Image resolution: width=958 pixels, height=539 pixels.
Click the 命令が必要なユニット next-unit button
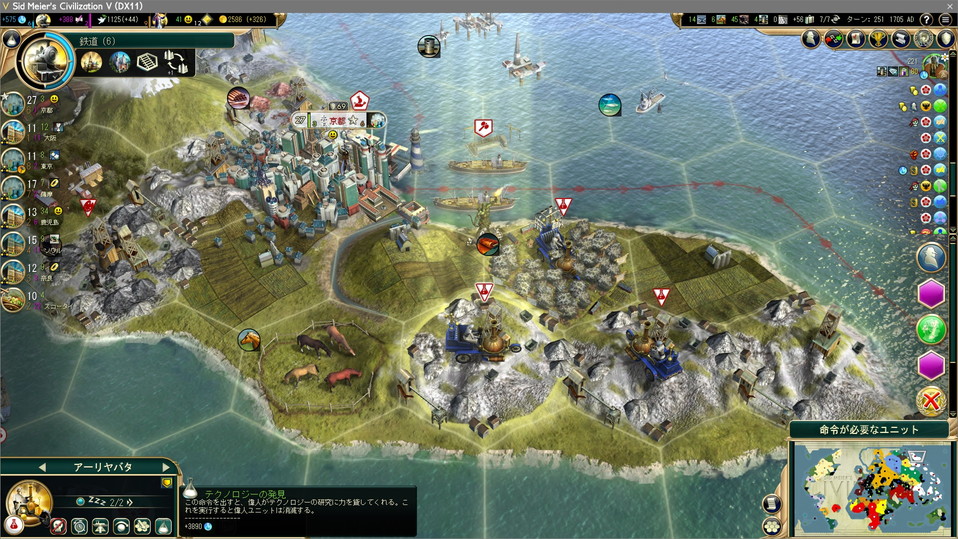868,429
